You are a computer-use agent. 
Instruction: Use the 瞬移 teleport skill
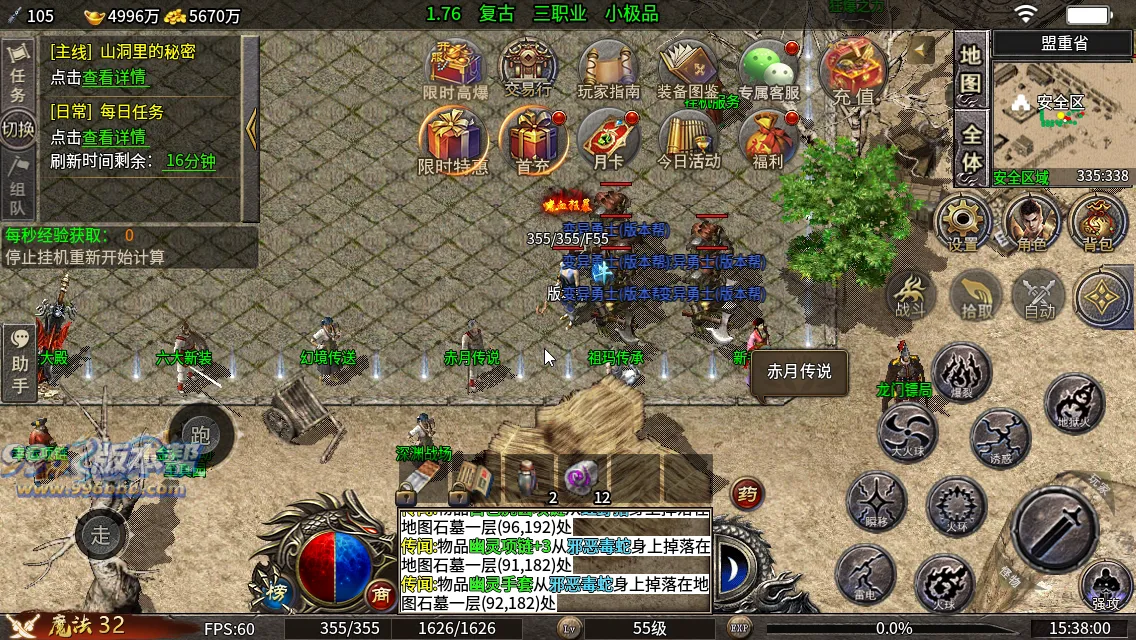point(877,502)
